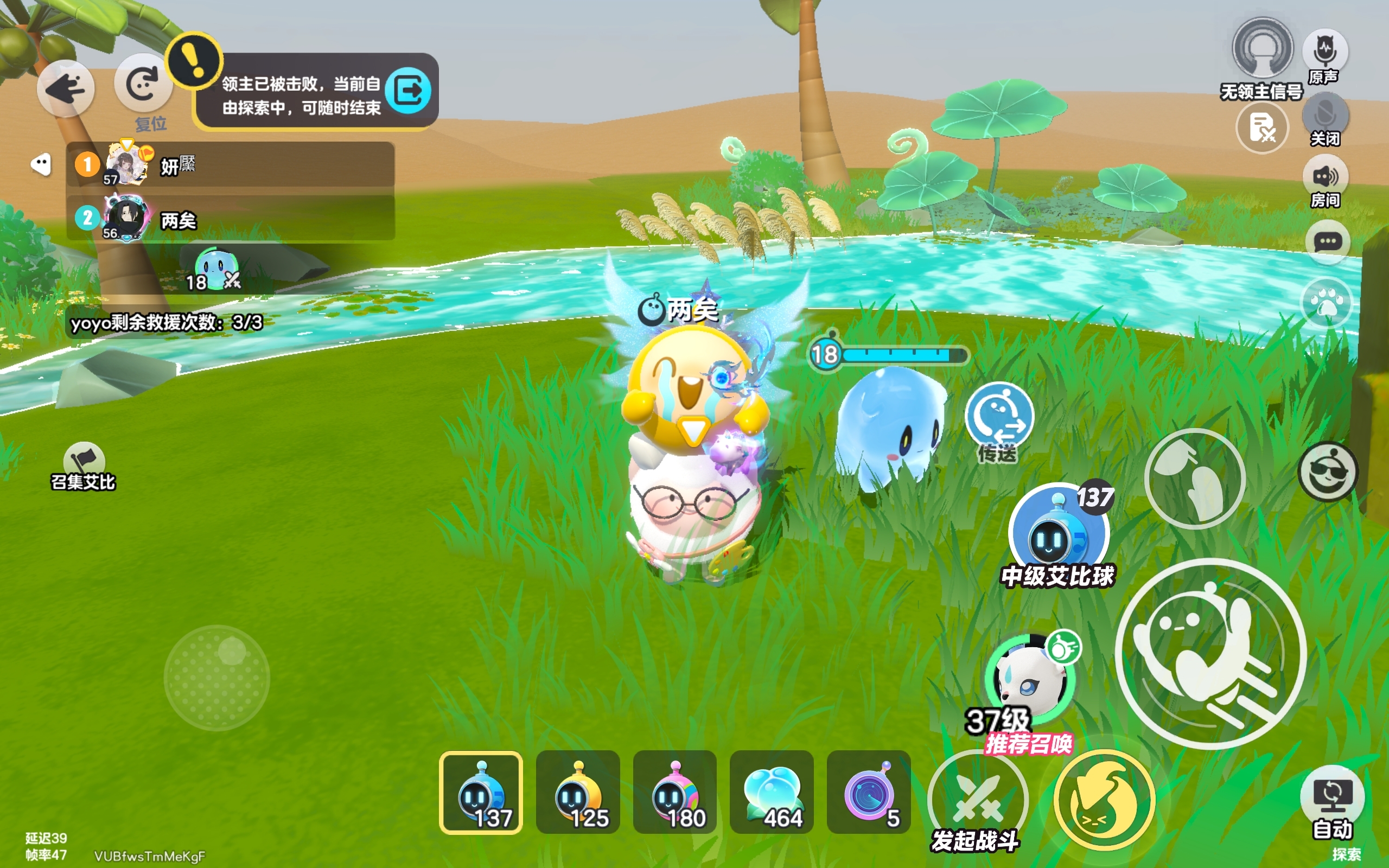This screenshot has width=1389, height=868.
Task: Collapse the party list panel arrow
Action: [41, 165]
